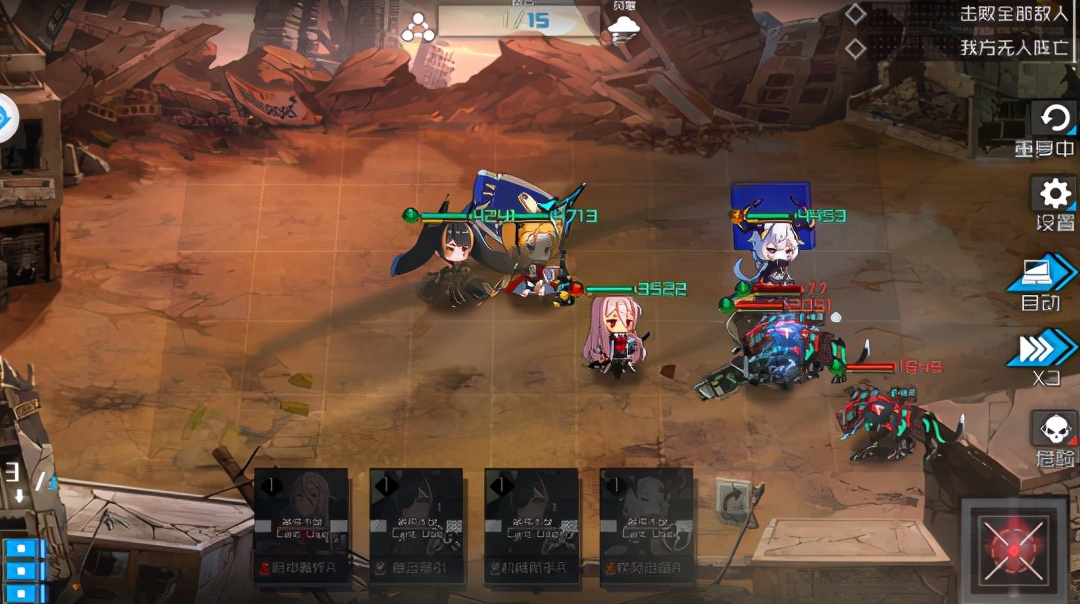Click the three-circle icon beside turn counter
Viewport: 1080px width, 604px height.
tap(418, 28)
